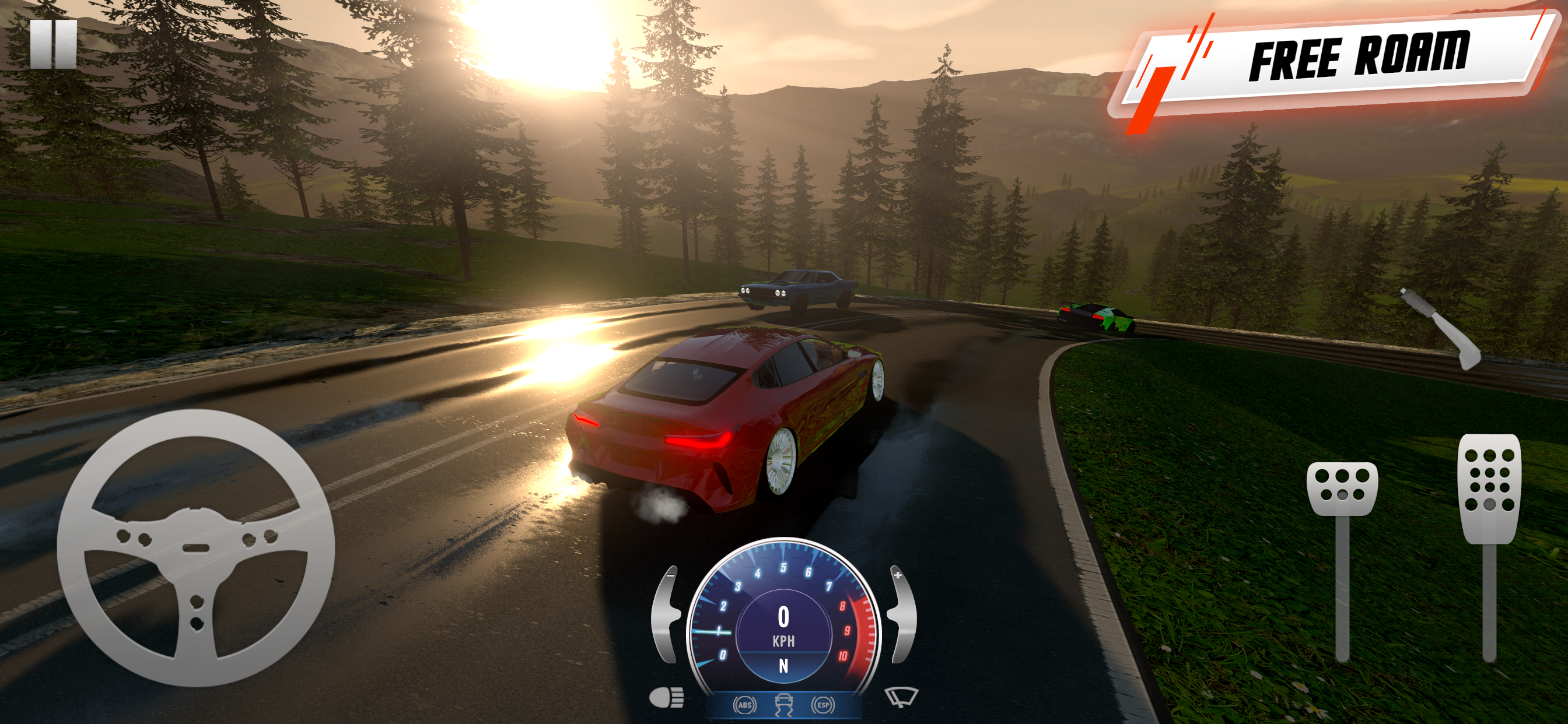This screenshot has width=1568, height=724.
Task: Shift down with the minus paddle
Action: 666,614
